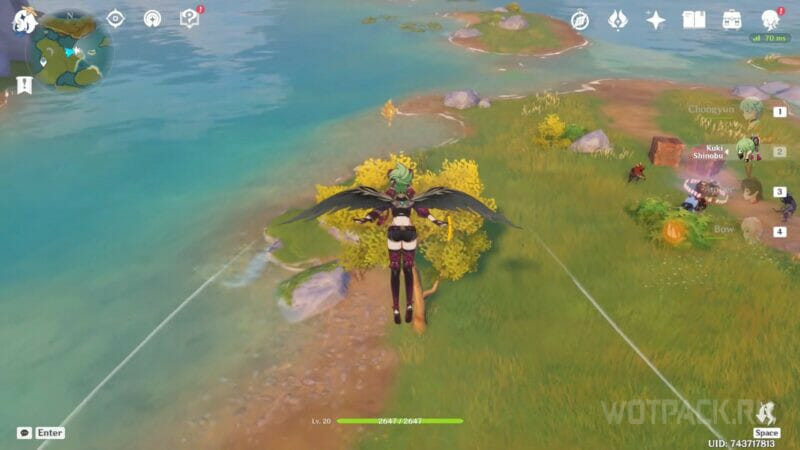Open the Paimon menu
The height and width of the screenshot is (450, 800).
click(x=23, y=19)
